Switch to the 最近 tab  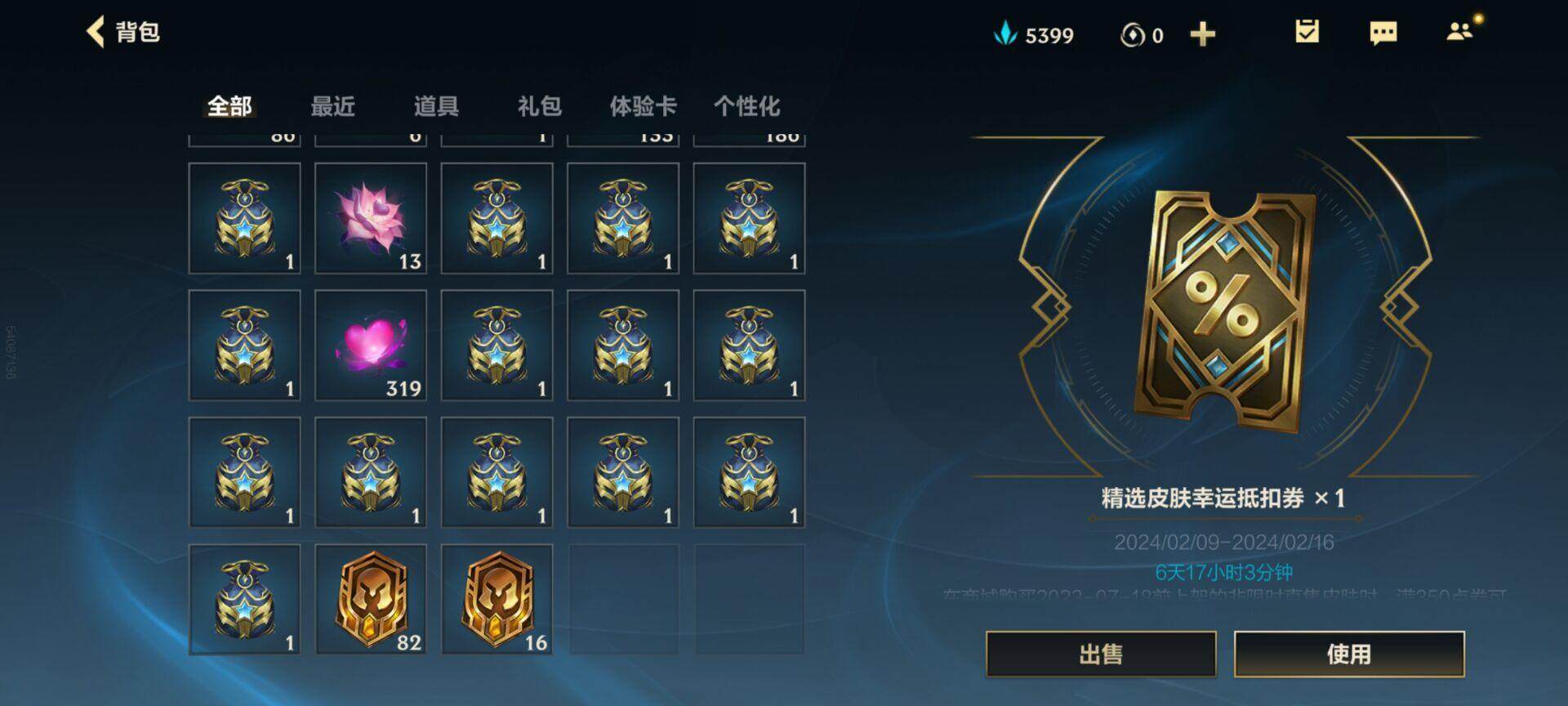pos(334,106)
